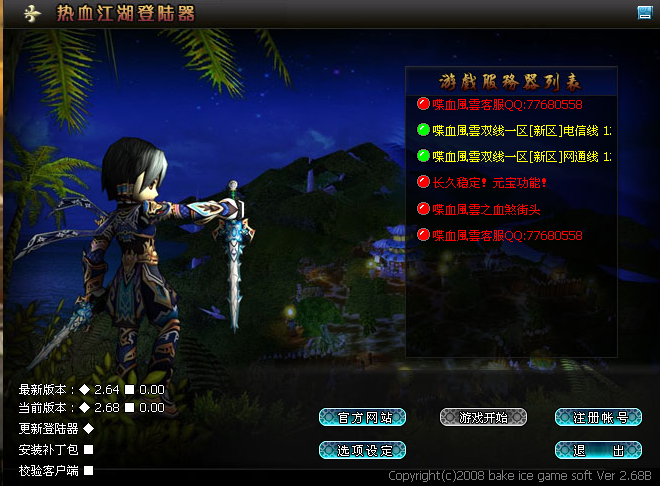Open 选项设定 options settings

pyautogui.click(x=362, y=450)
